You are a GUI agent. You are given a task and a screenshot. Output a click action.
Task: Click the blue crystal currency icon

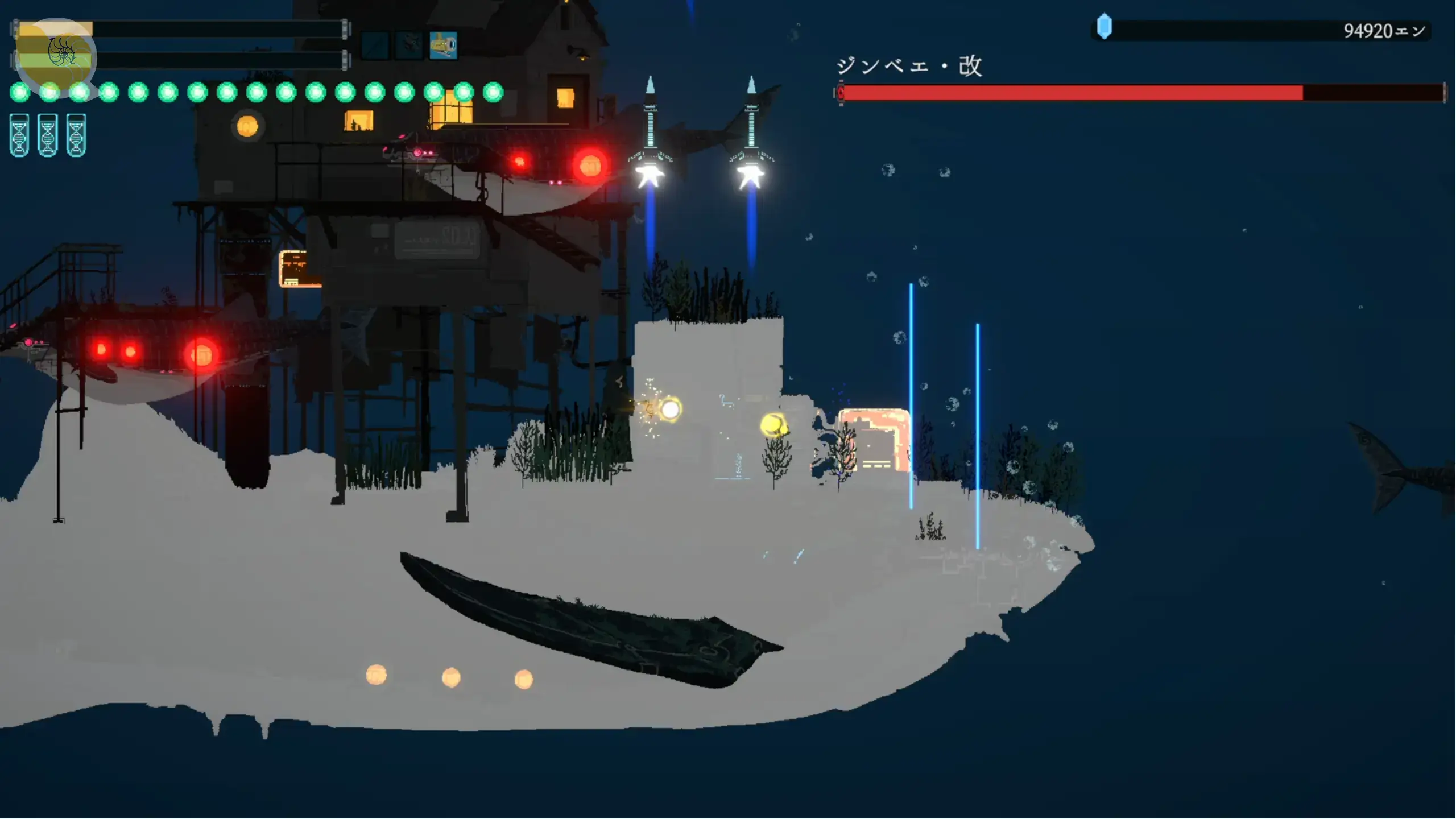coord(1104,27)
